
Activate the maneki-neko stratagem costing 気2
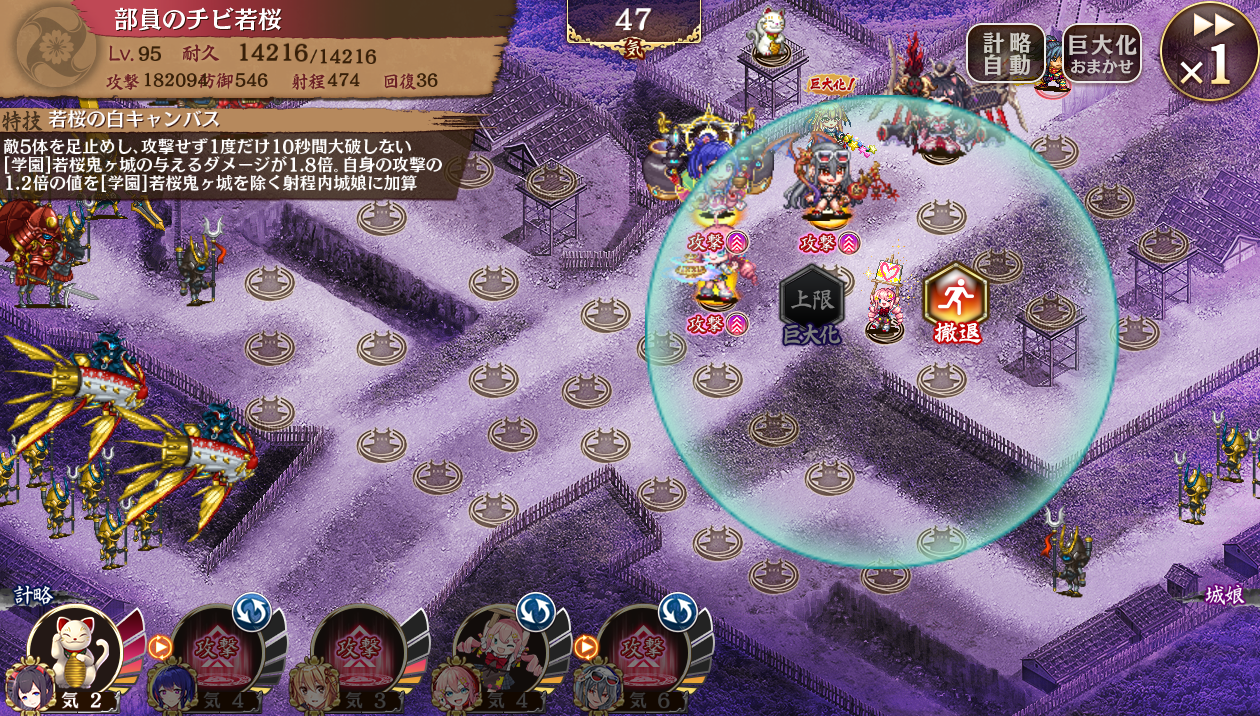point(74,652)
